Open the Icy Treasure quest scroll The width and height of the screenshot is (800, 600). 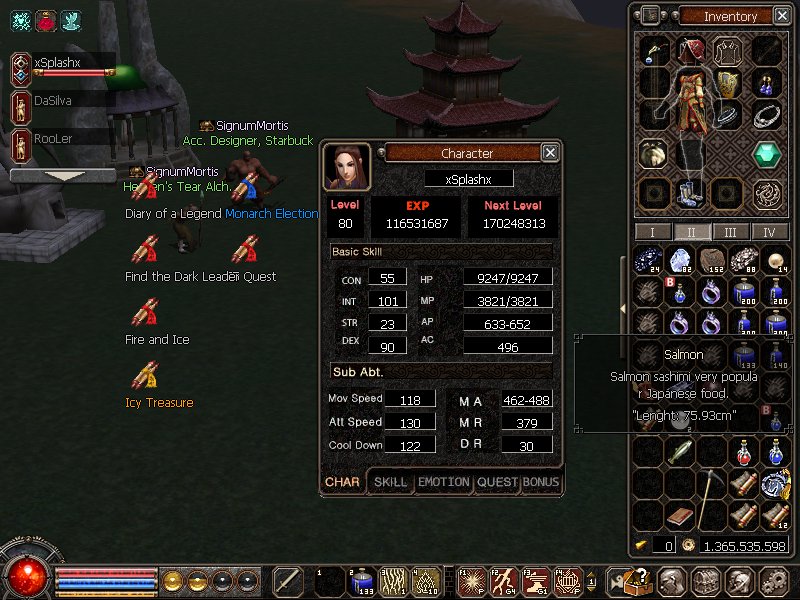[x=146, y=377]
